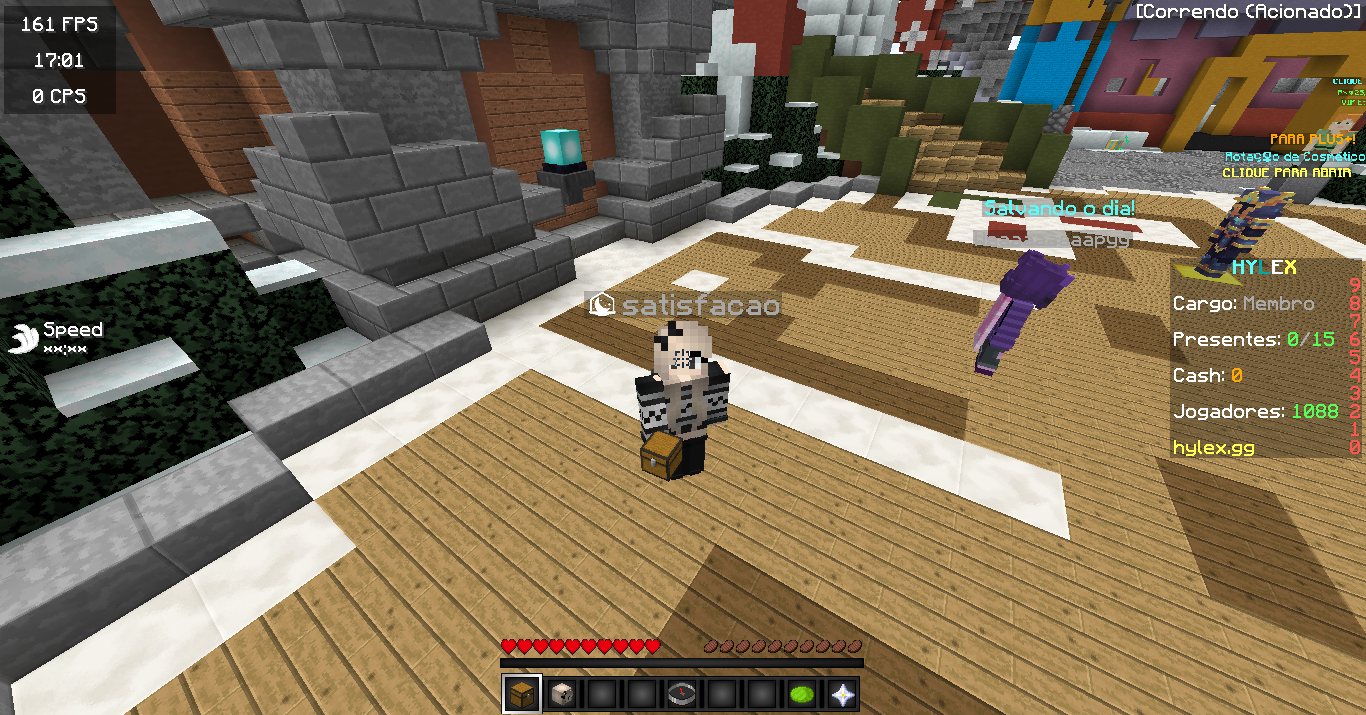Select the player head hotbar slot
Screen dimensions: 1366x715
pyautogui.click(x=561, y=694)
